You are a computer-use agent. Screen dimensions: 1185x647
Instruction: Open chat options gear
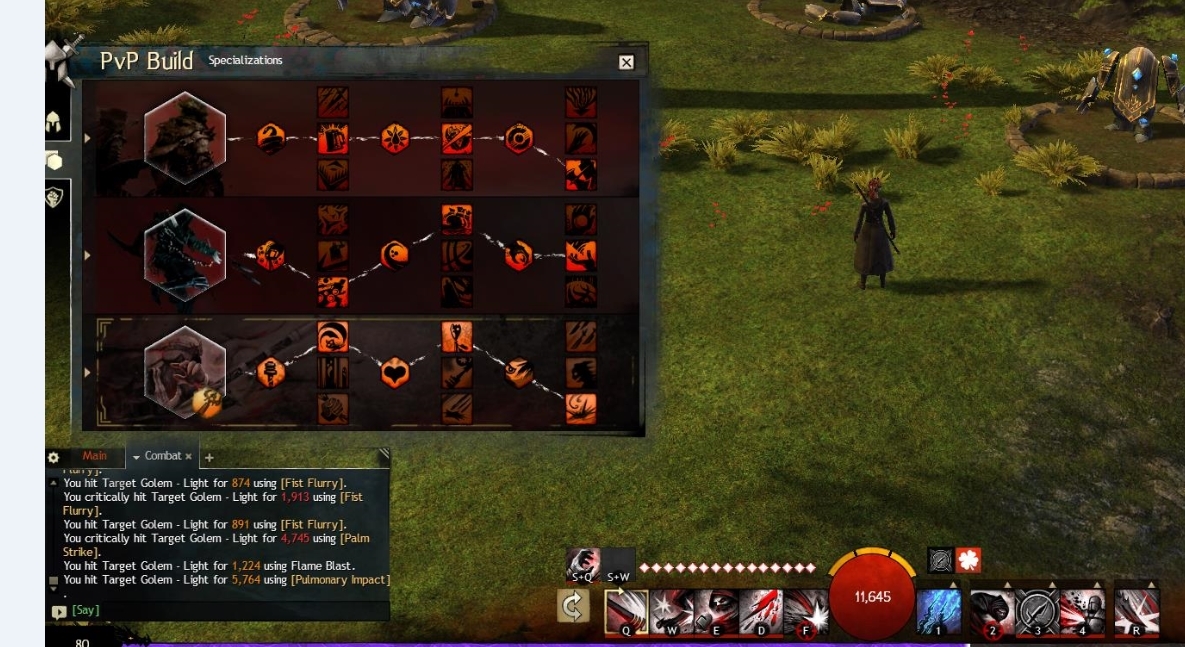point(54,457)
